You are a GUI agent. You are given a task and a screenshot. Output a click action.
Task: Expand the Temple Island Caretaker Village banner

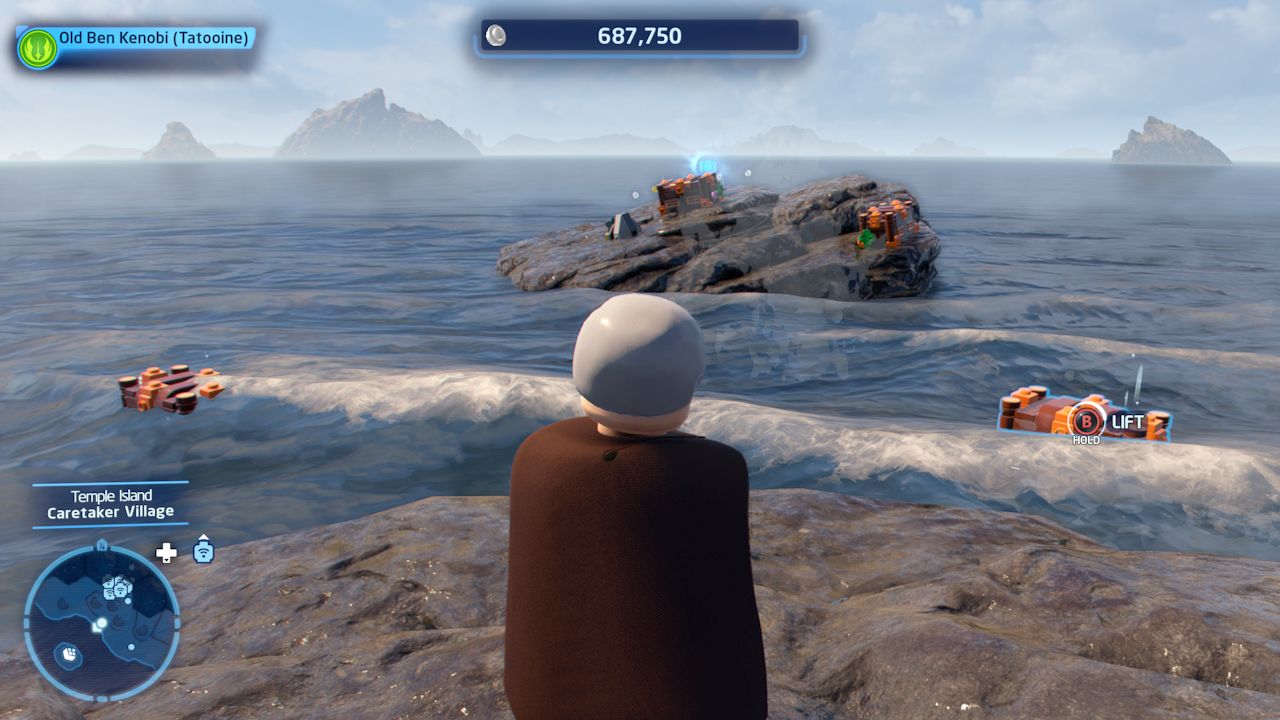pyautogui.click(x=111, y=503)
